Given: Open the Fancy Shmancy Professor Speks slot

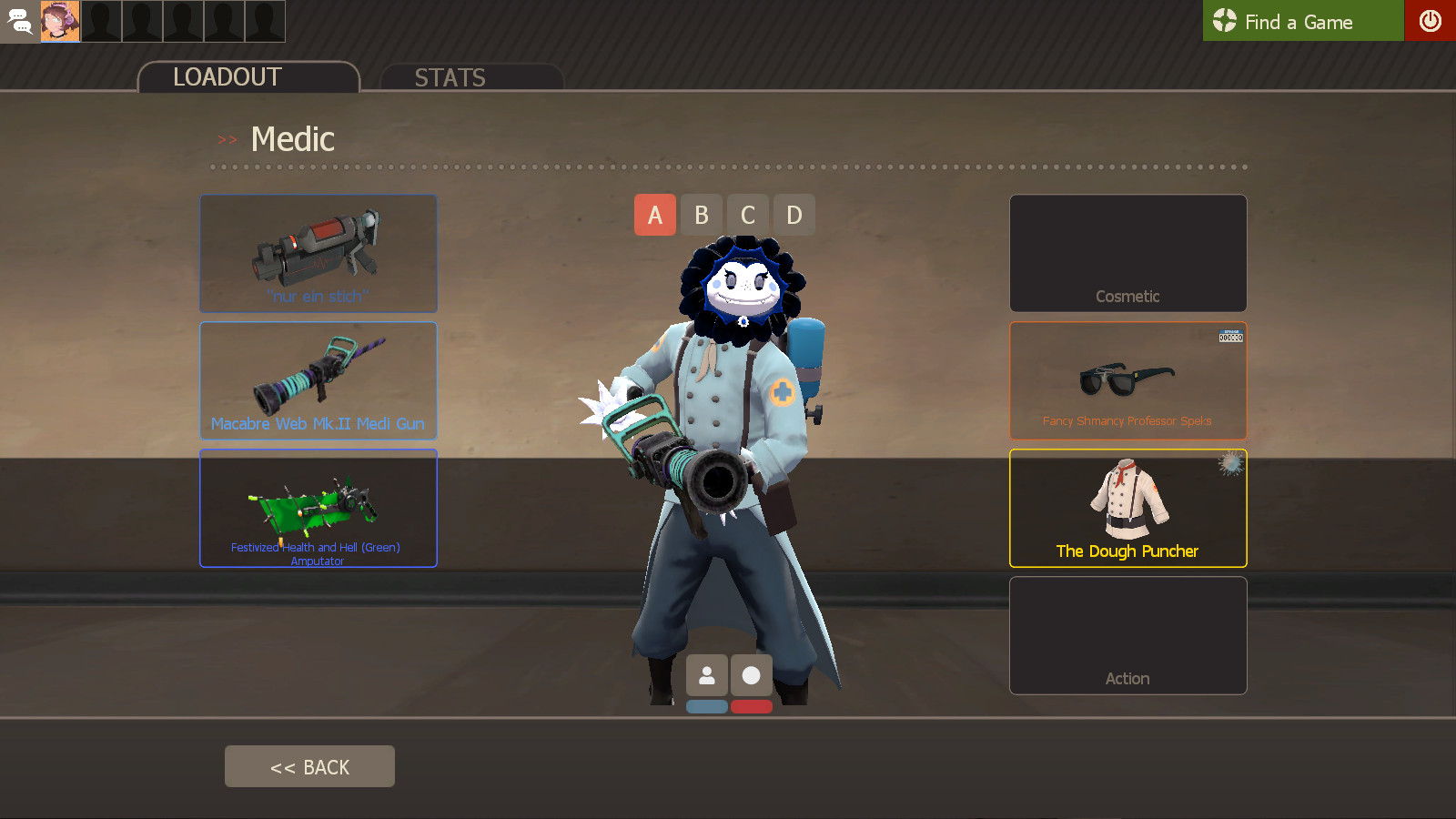Looking at the screenshot, I should coord(1127,380).
